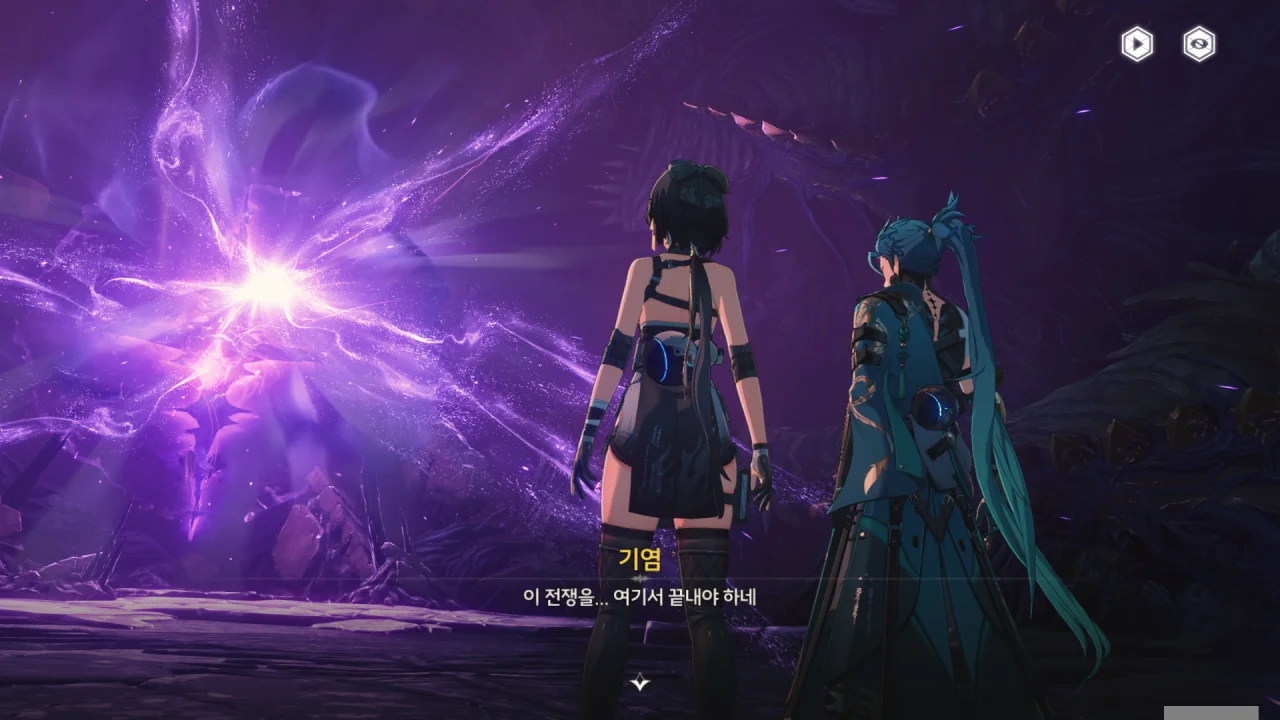1280x720 pixels.
Task: Hide the dialogue interface with eye icon
Action: (x=1199, y=44)
